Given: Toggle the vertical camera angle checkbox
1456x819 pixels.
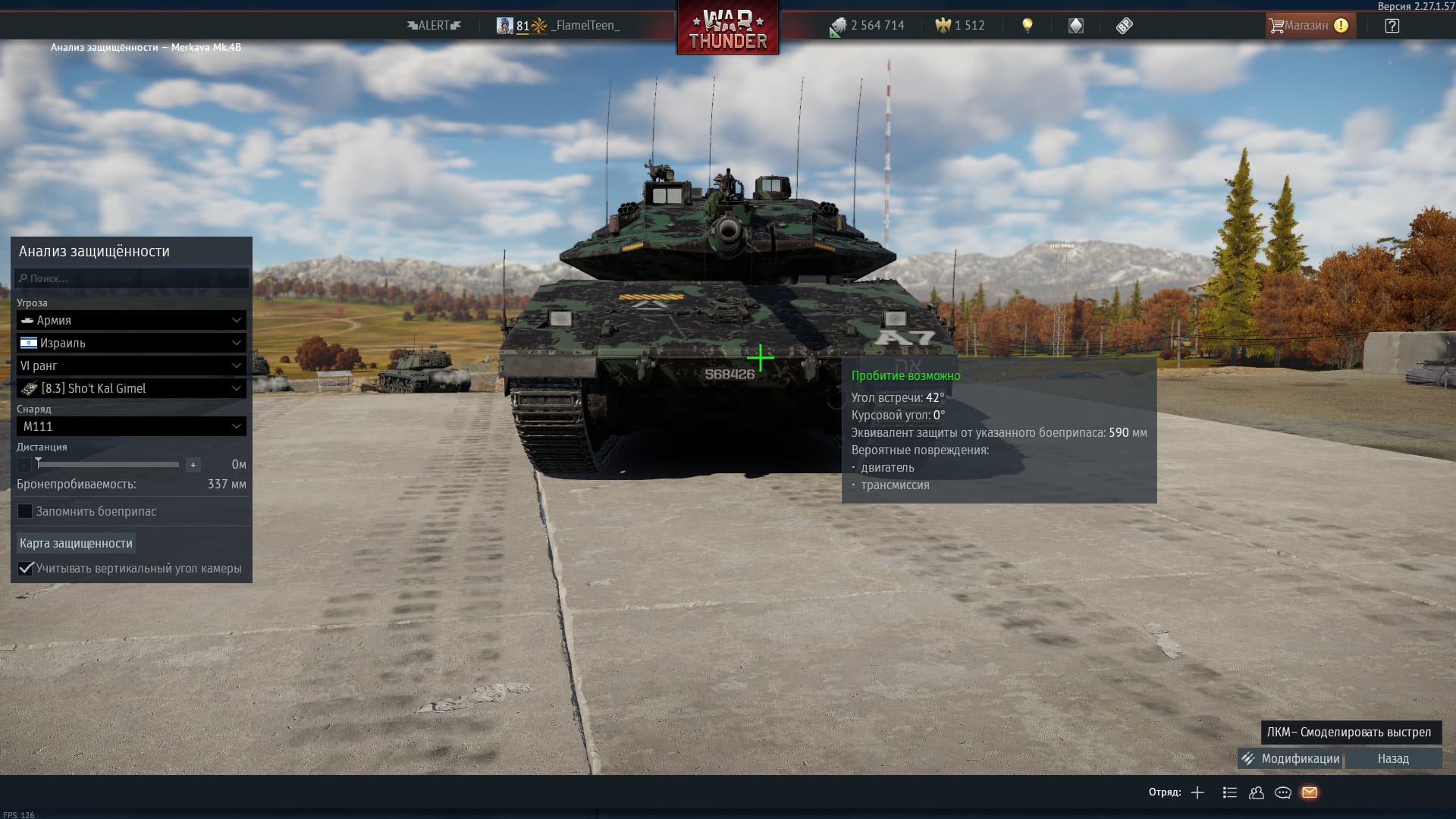Looking at the screenshot, I should point(26,568).
